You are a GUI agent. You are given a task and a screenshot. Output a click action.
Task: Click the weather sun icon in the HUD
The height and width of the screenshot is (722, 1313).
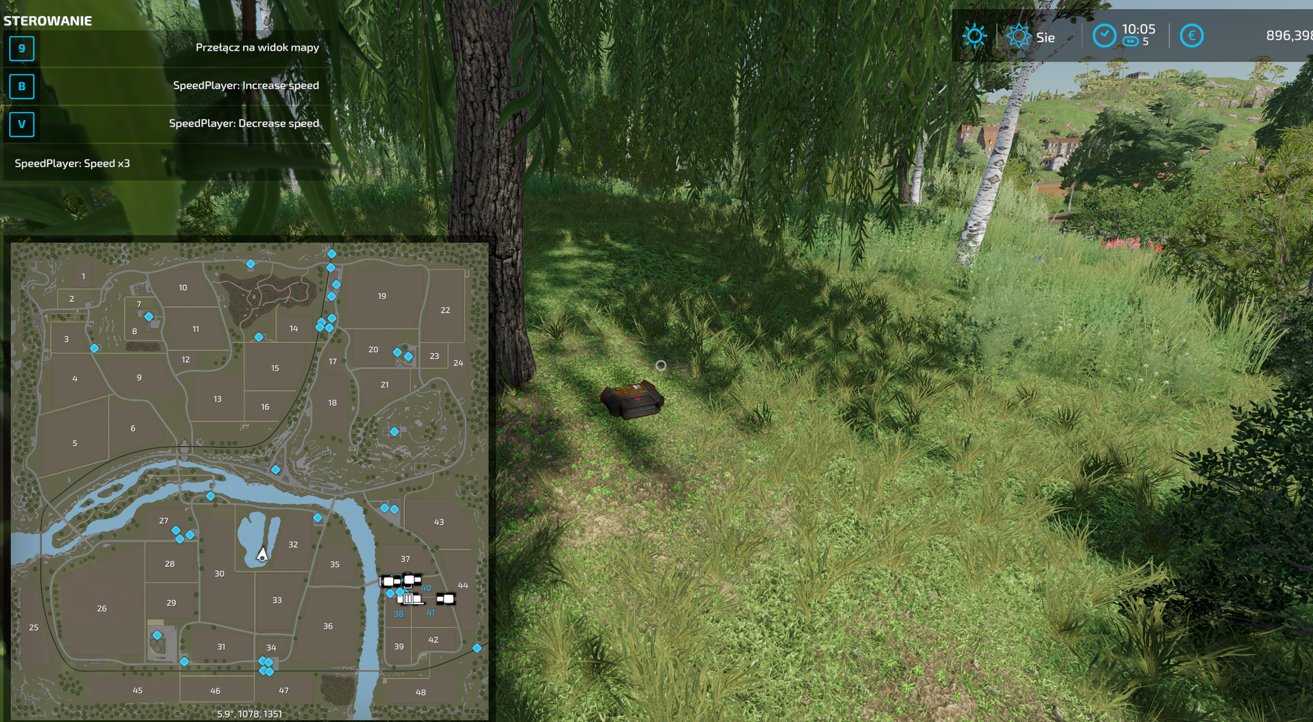[973, 36]
